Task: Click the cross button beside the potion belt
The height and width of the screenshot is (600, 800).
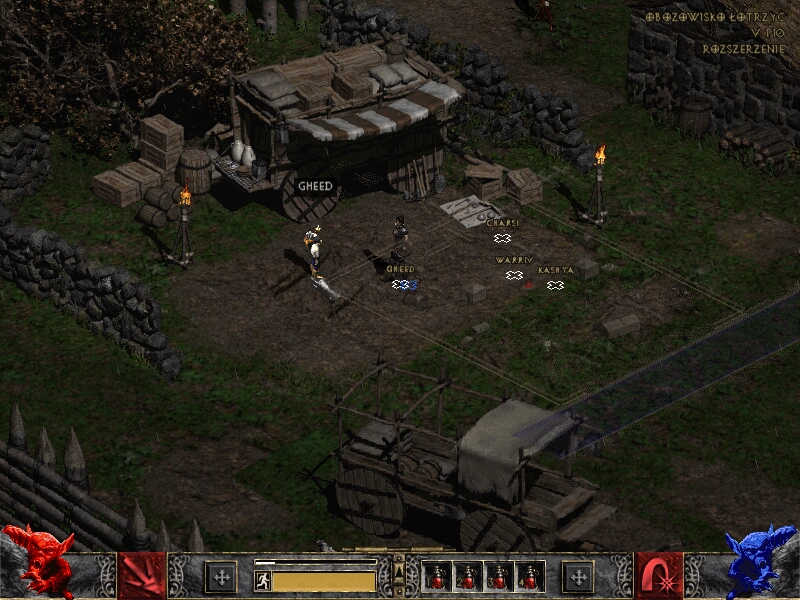Action: [x=578, y=577]
